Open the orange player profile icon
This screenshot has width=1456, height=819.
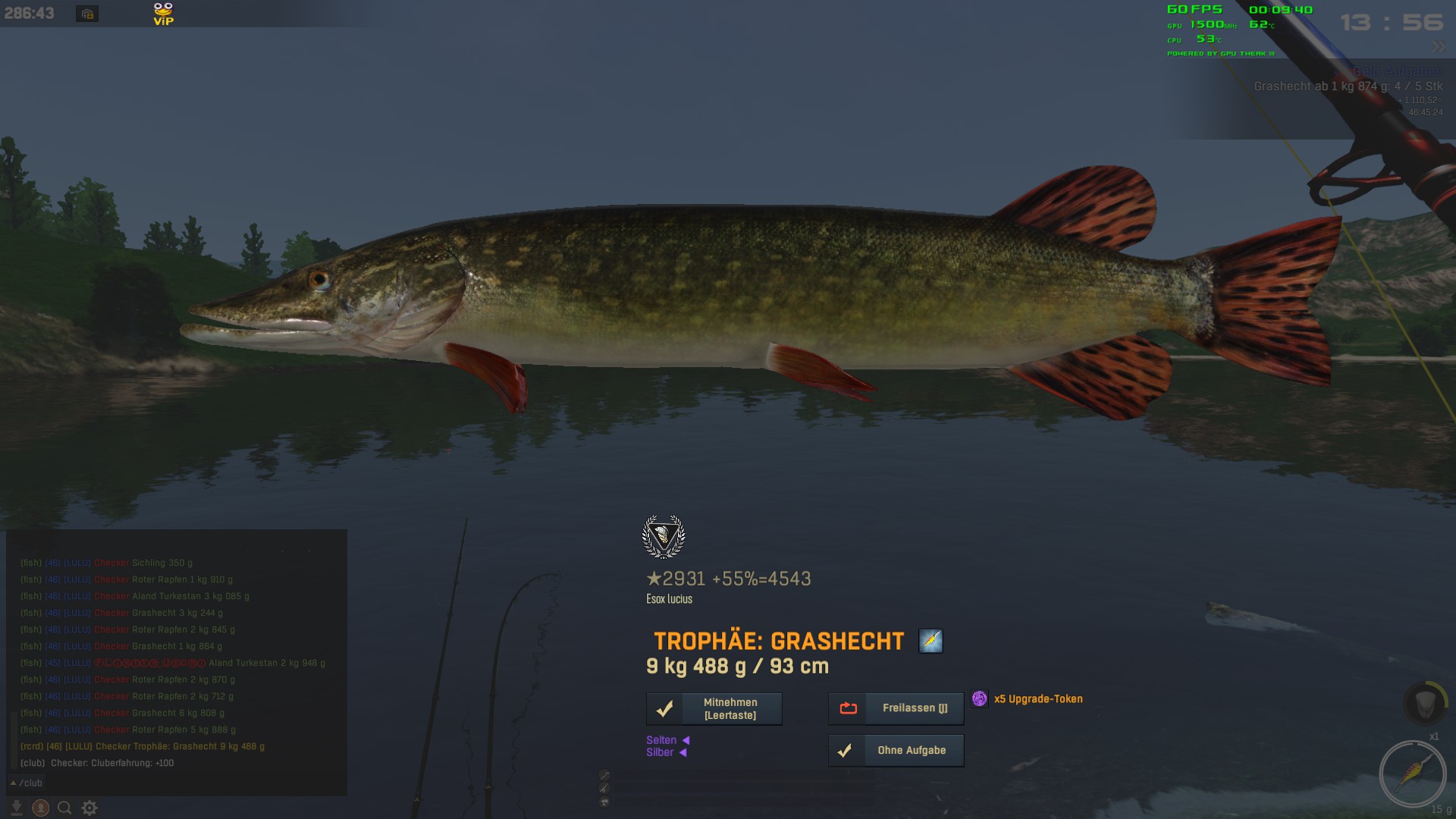[x=41, y=808]
